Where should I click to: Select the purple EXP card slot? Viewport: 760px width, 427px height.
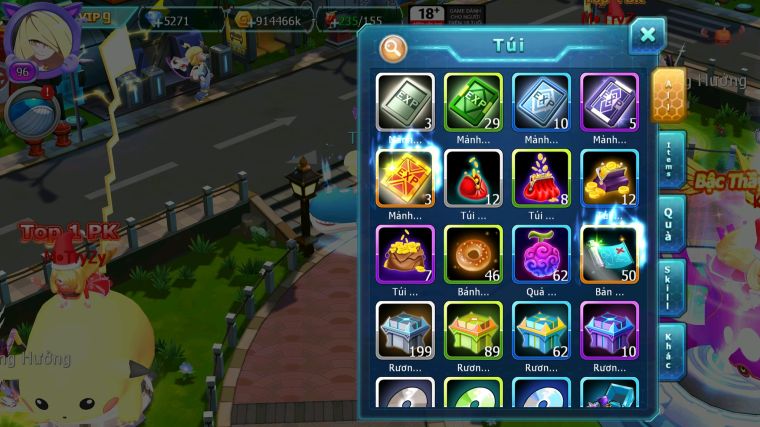(x=609, y=102)
